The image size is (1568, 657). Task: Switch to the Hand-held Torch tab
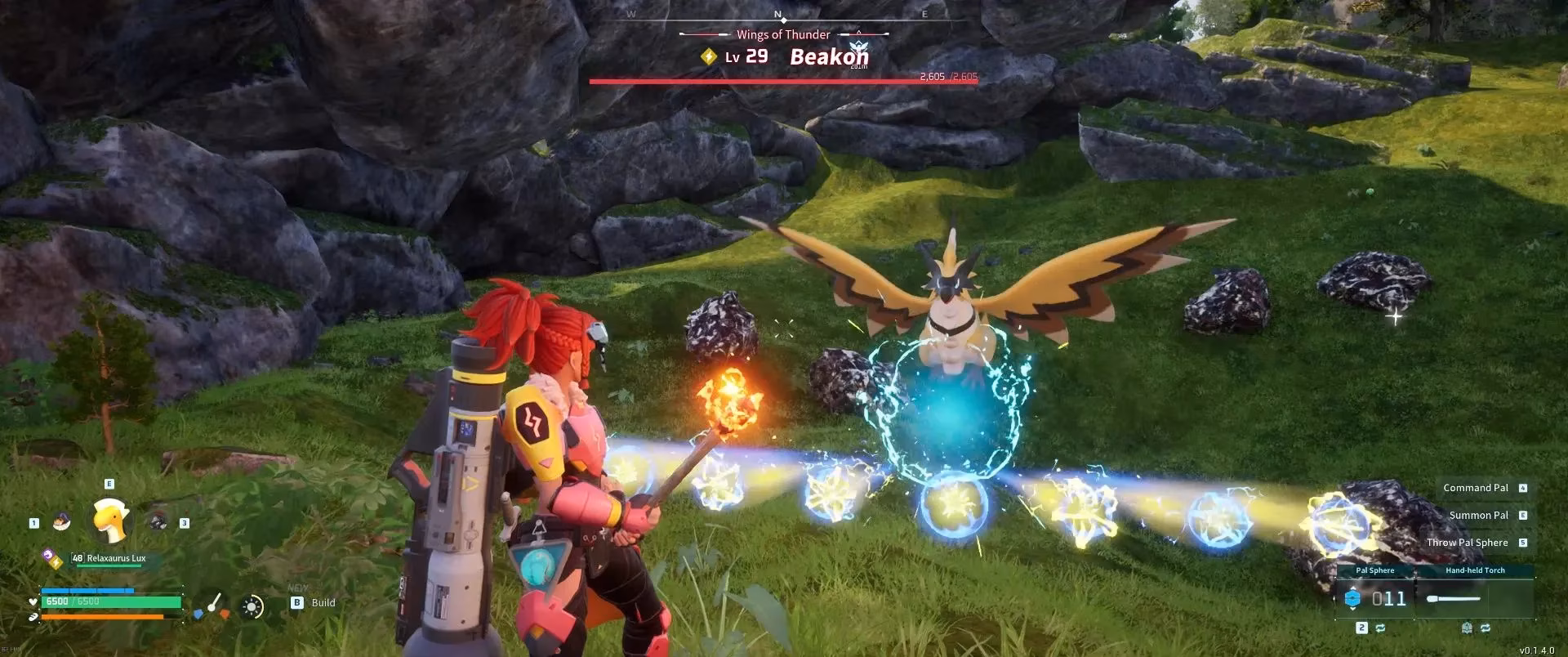pyautogui.click(x=1476, y=570)
